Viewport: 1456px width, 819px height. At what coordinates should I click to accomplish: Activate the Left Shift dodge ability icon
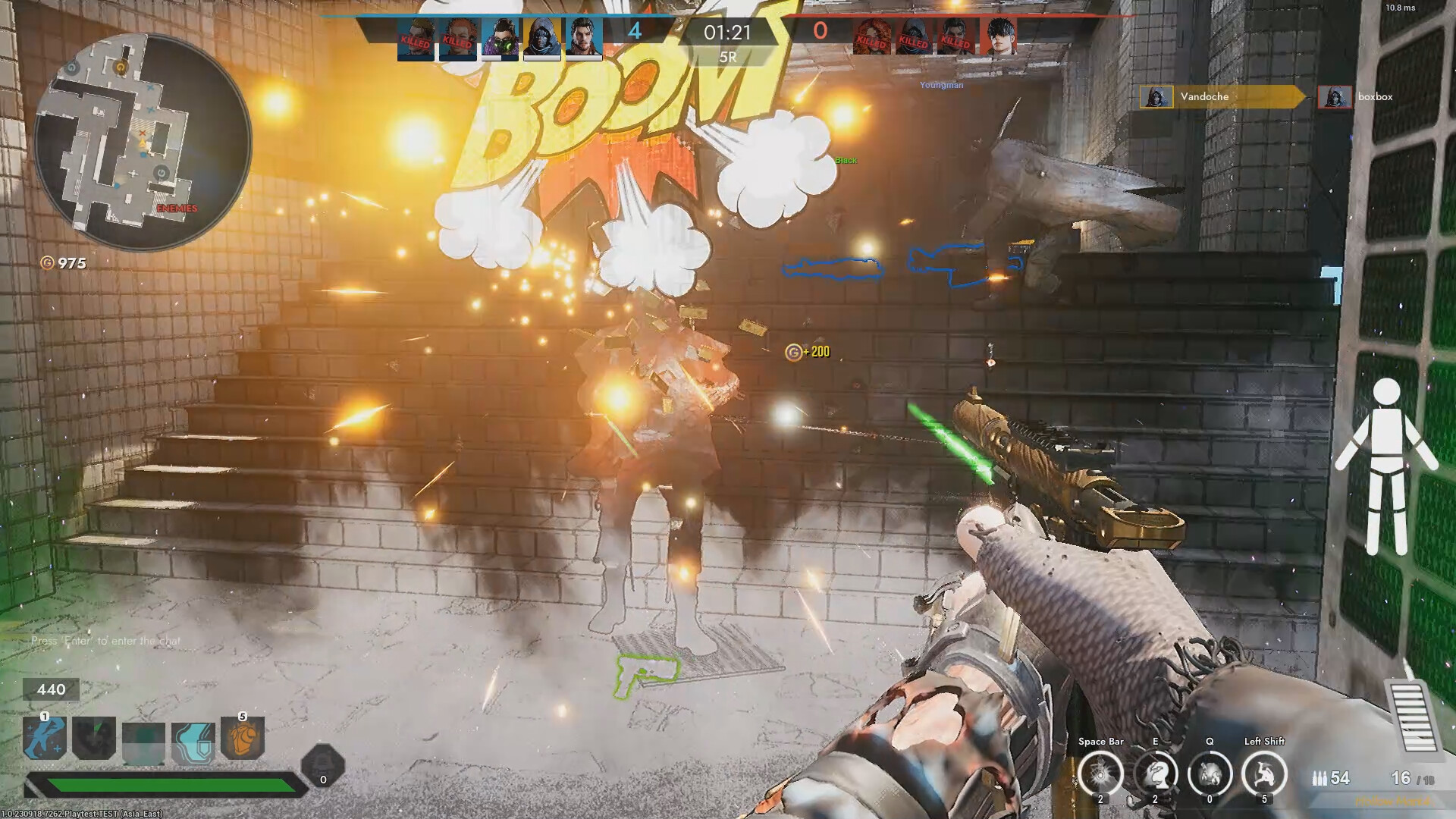point(1264,774)
